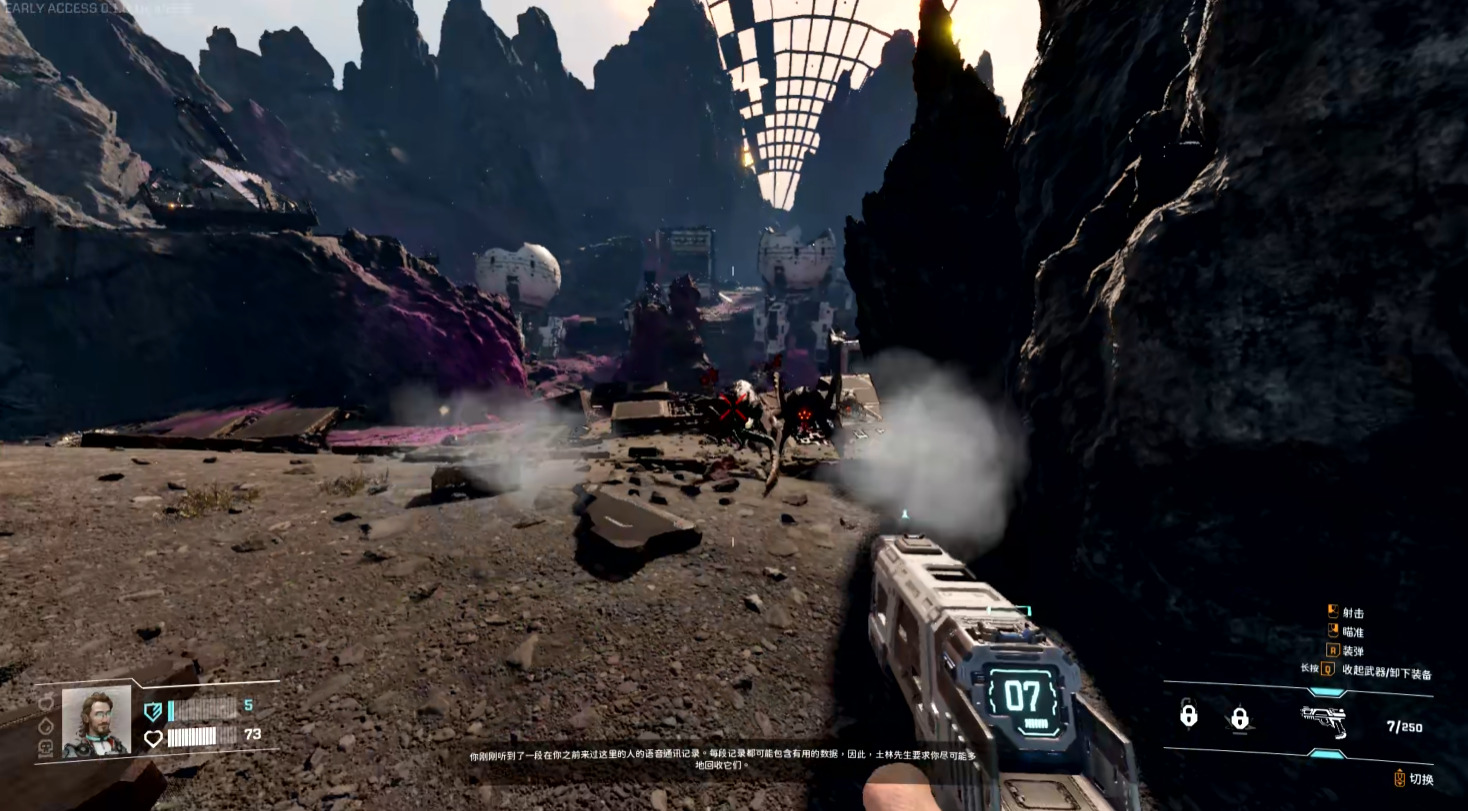
Task: Click the skull status icon
Action: coord(46,747)
